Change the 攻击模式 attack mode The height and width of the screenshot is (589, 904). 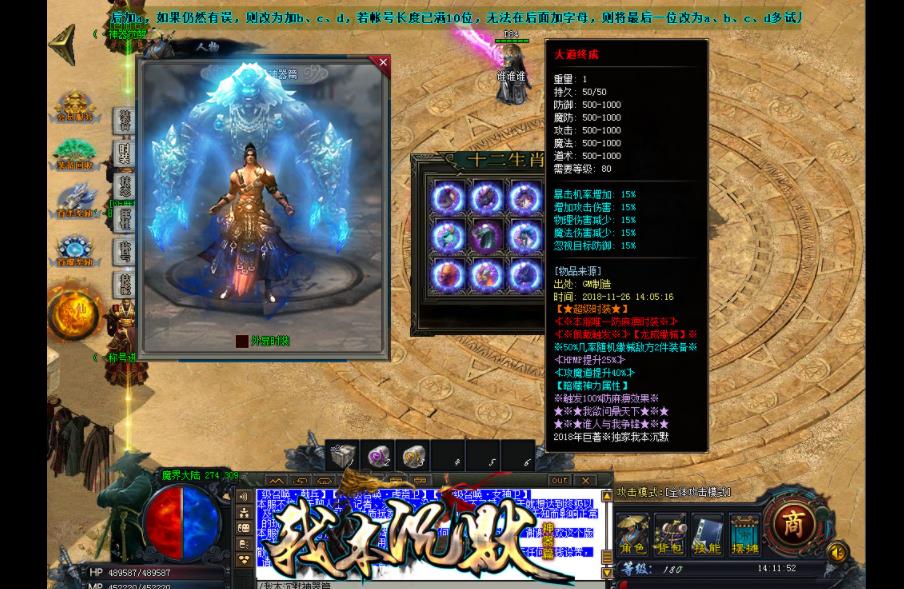pyautogui.click(x=673, y=493)
